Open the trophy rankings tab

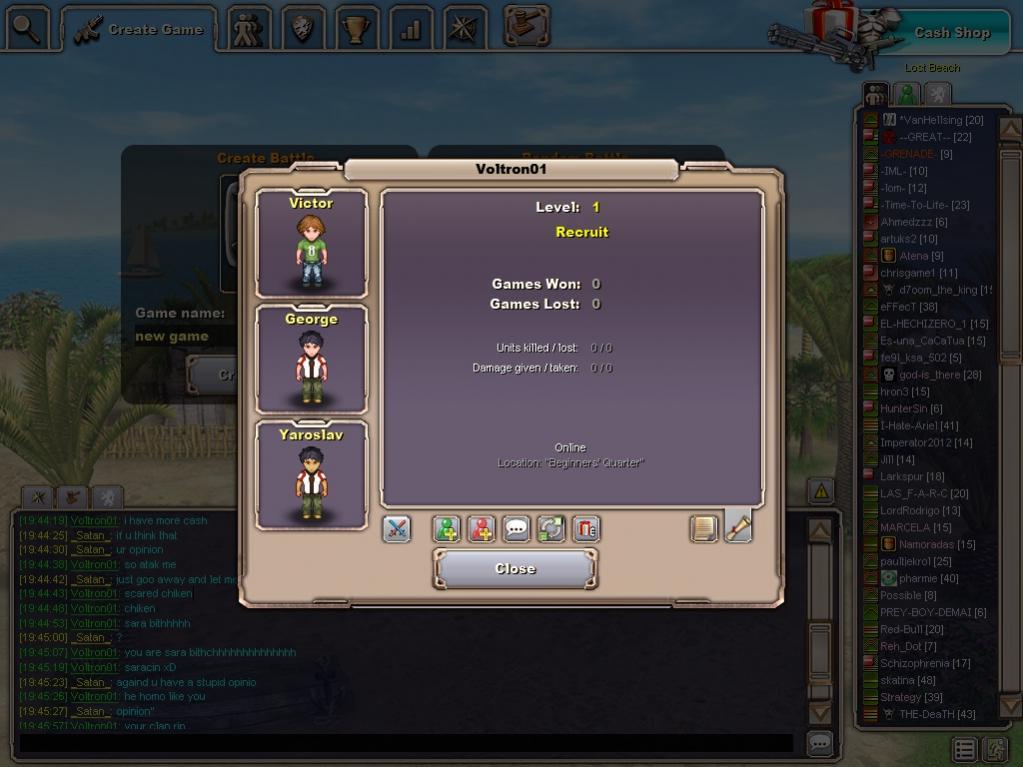pos(356,29)
